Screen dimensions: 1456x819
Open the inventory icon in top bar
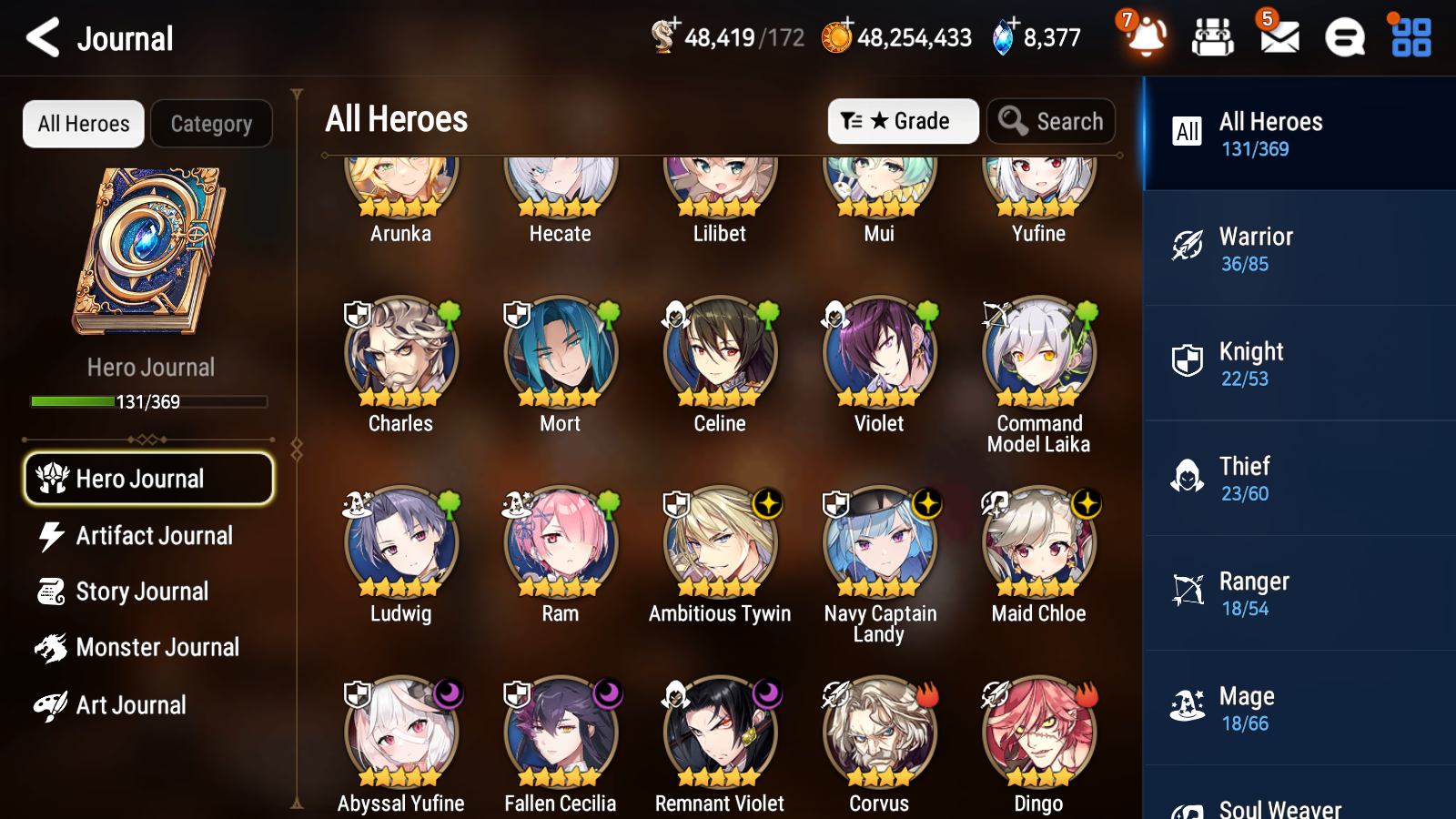1213,38
